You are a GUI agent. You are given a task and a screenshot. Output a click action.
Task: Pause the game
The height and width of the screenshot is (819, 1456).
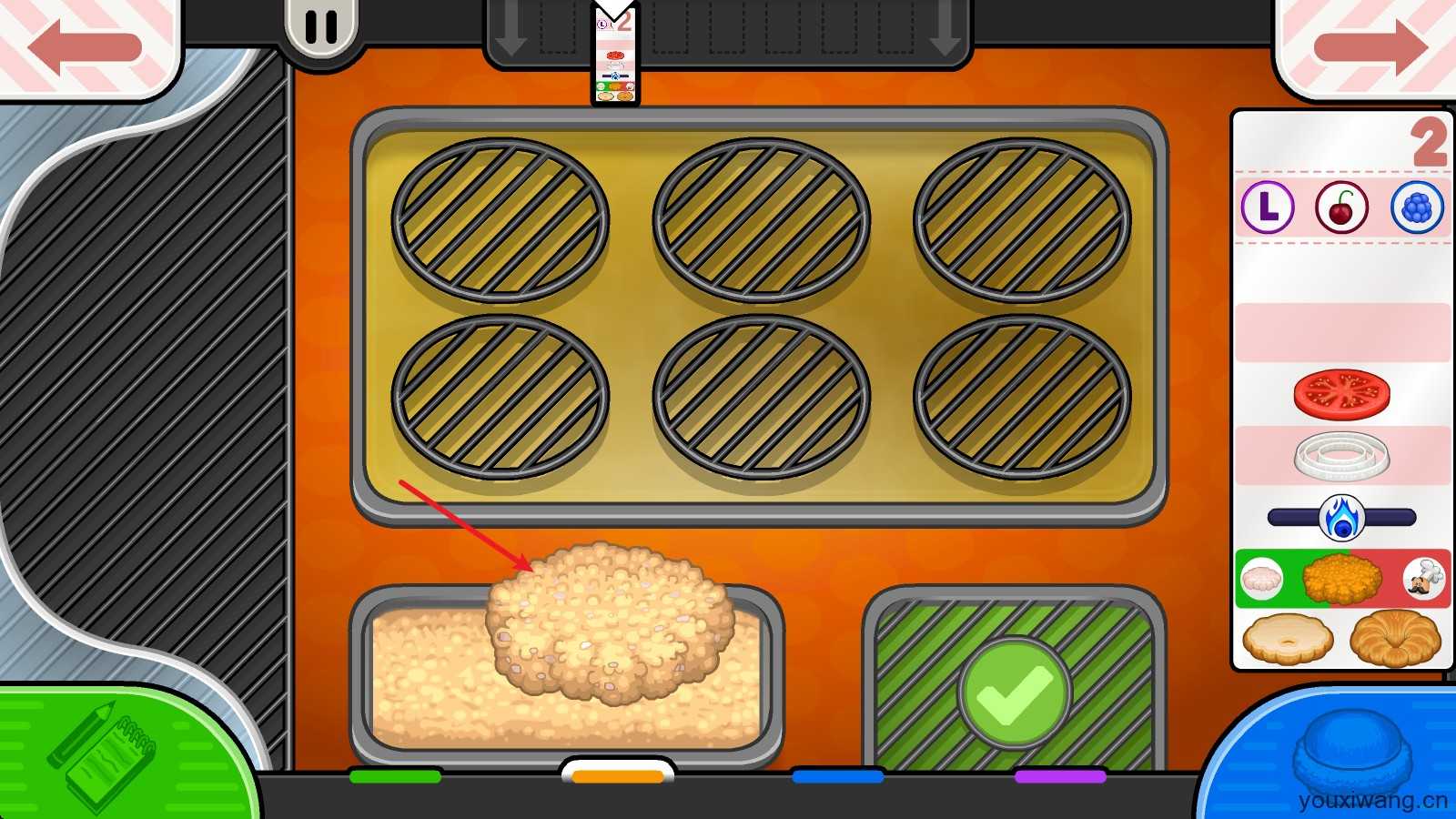pyautogui.click(x=320, y=27)
